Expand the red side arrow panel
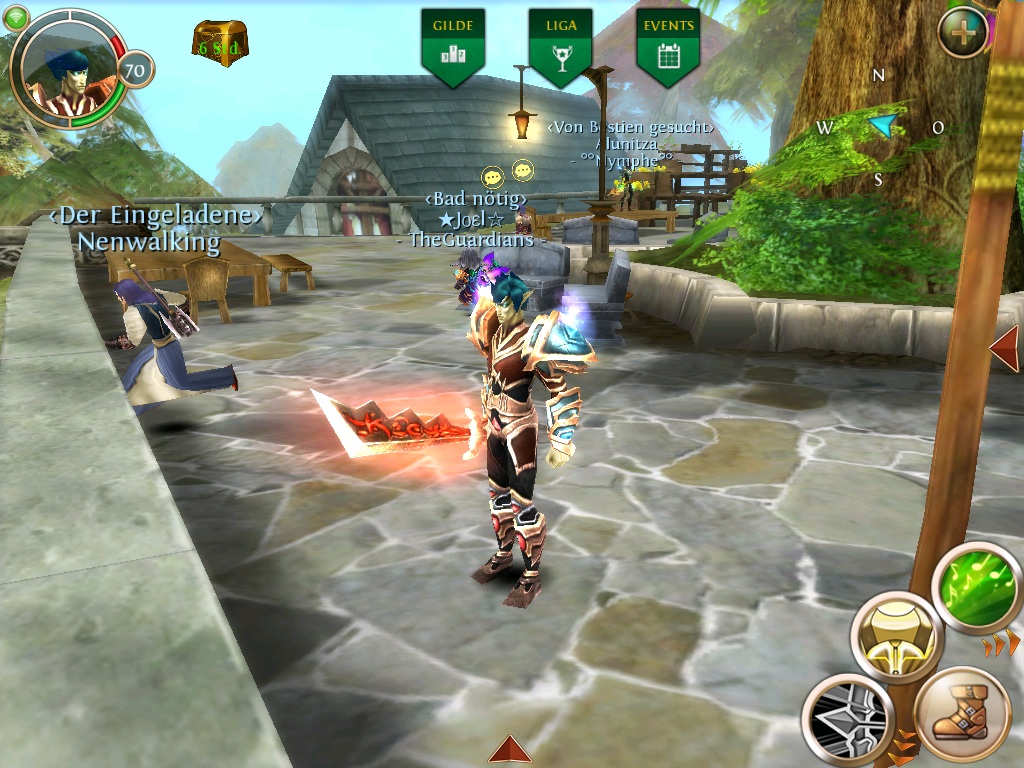The width and height of the screenshot is (1024, 768). pyautogui.click(x=1005, y=347)
